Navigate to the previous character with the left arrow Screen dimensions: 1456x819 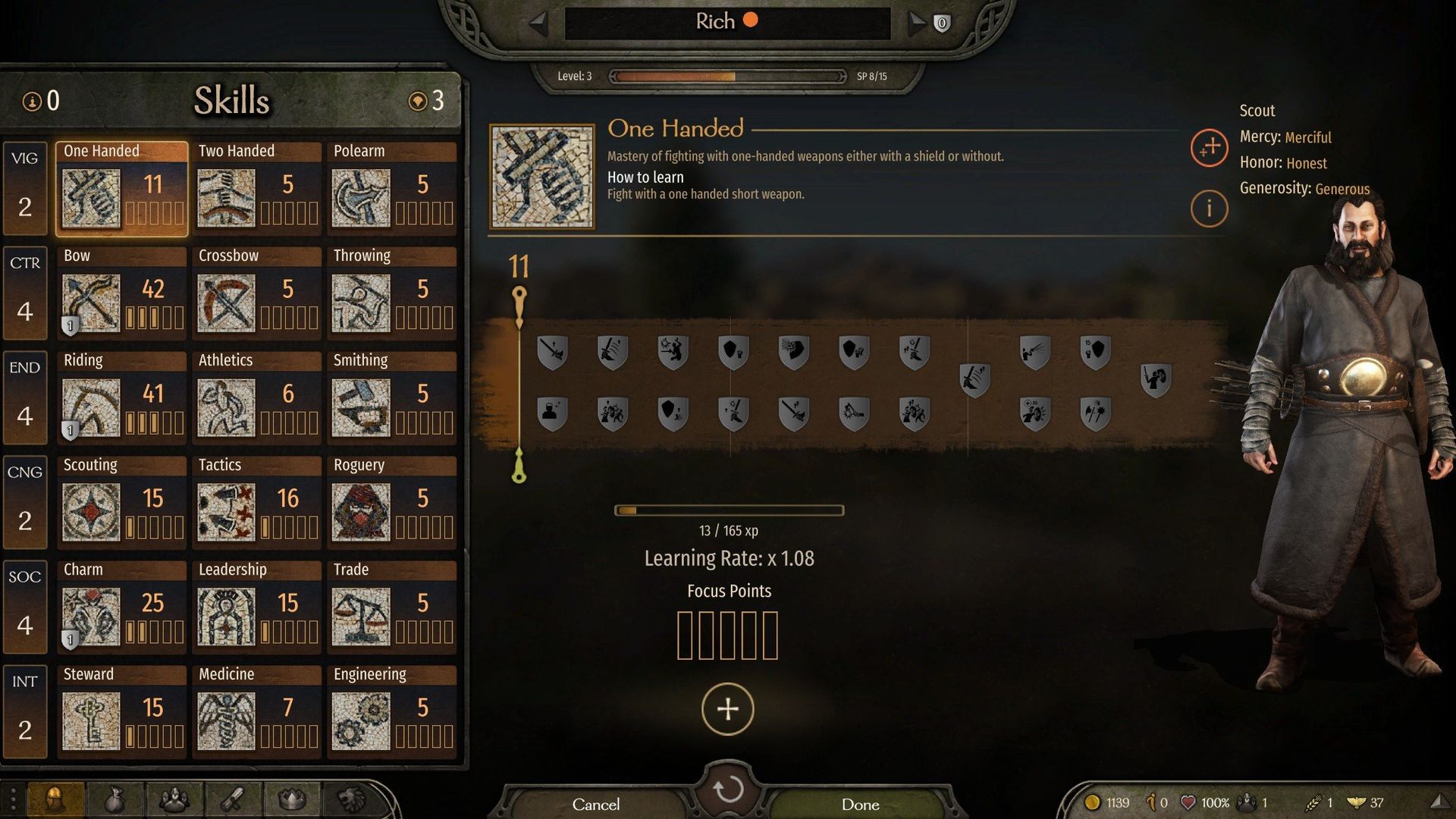tap(540, 21)
